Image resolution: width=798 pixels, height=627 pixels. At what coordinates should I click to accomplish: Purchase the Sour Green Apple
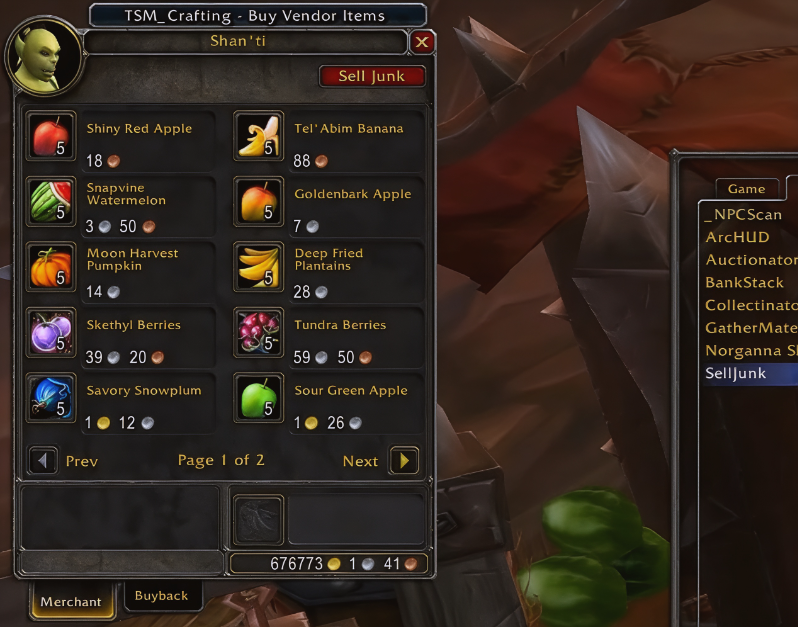(258, 398)
